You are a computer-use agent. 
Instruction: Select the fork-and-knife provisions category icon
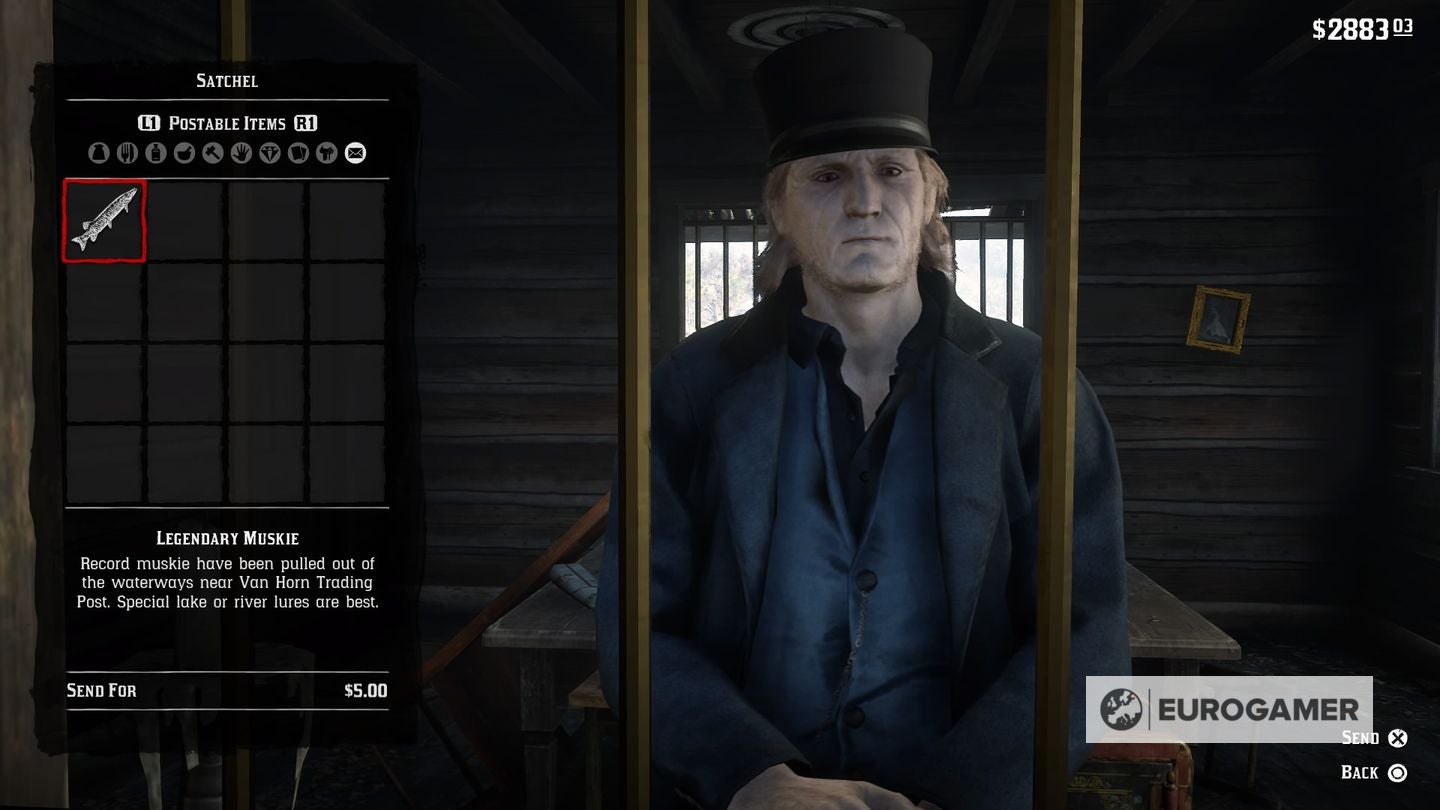click(127, 153)
